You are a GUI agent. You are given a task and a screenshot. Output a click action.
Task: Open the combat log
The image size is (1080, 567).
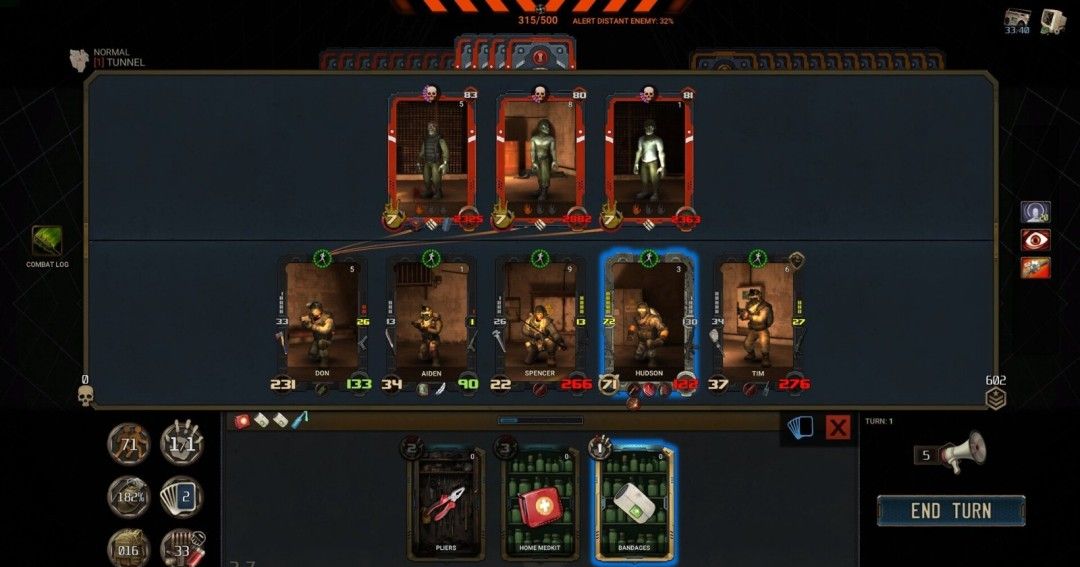(x=46, y=242)
